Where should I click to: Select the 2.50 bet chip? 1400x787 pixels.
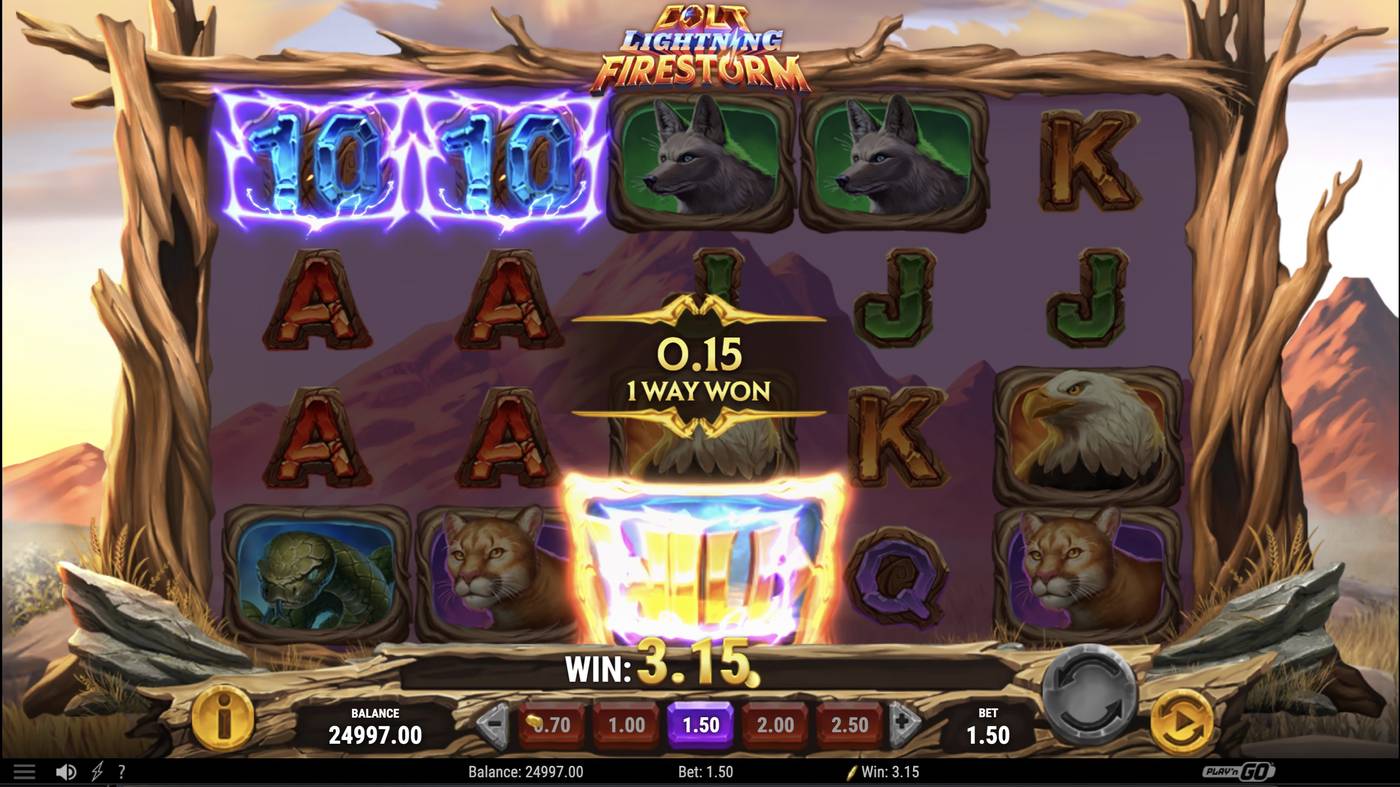(x=849, y=725)
